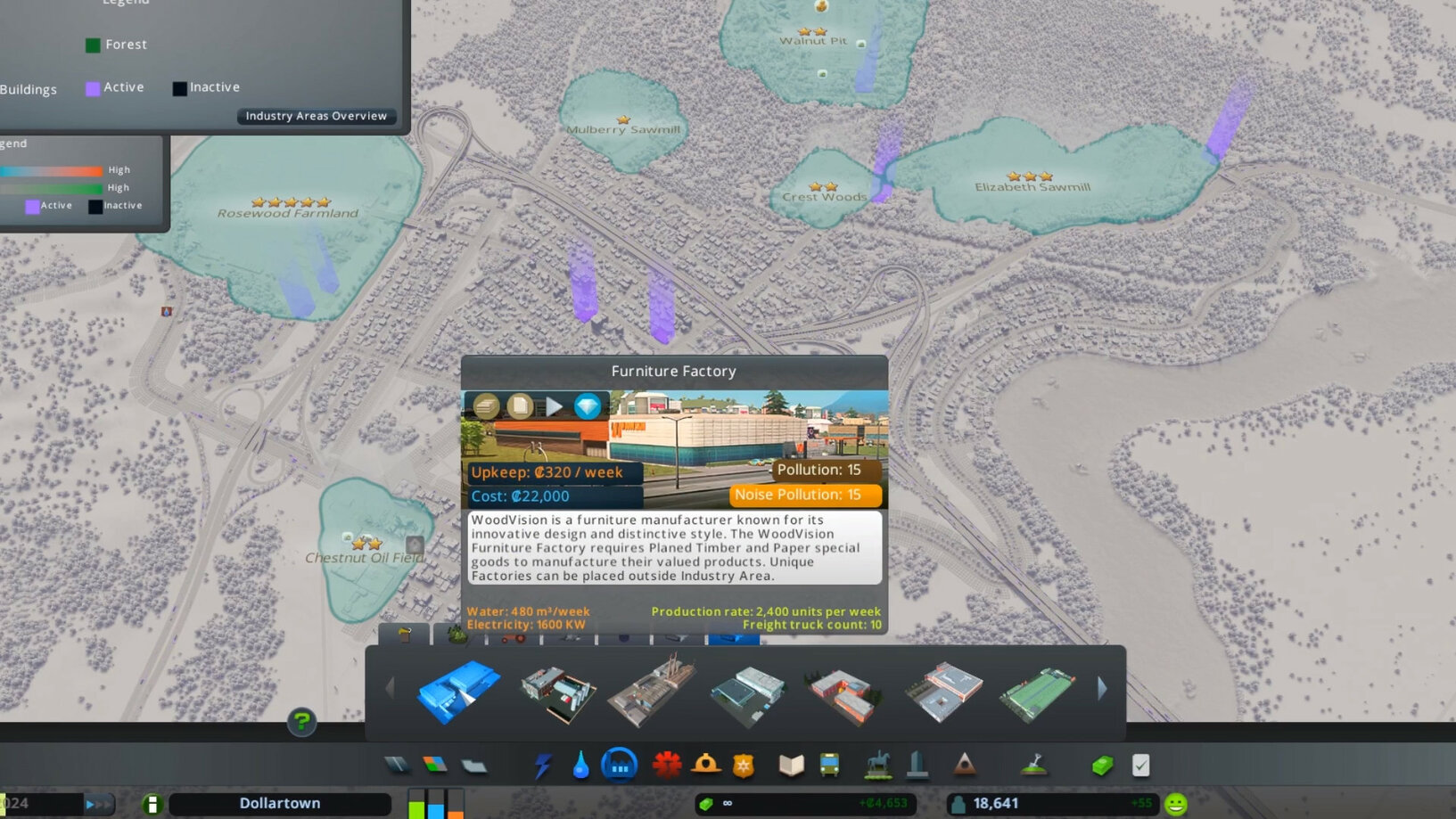Toggle Active buildings in the legend
The width and height of the screenshot is (1456, 819).
tap(93, 87)
